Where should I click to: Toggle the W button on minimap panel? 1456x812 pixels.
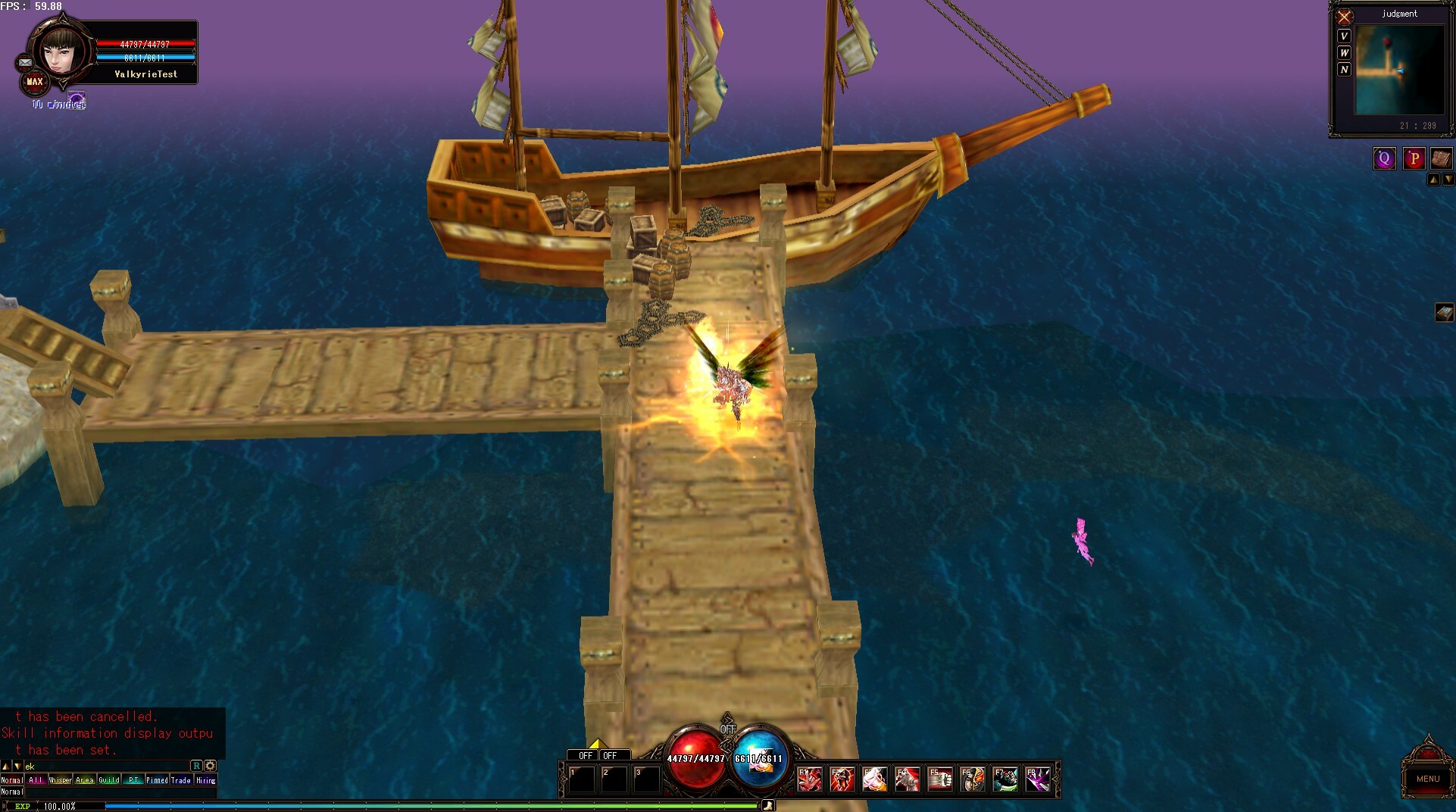1344,53
